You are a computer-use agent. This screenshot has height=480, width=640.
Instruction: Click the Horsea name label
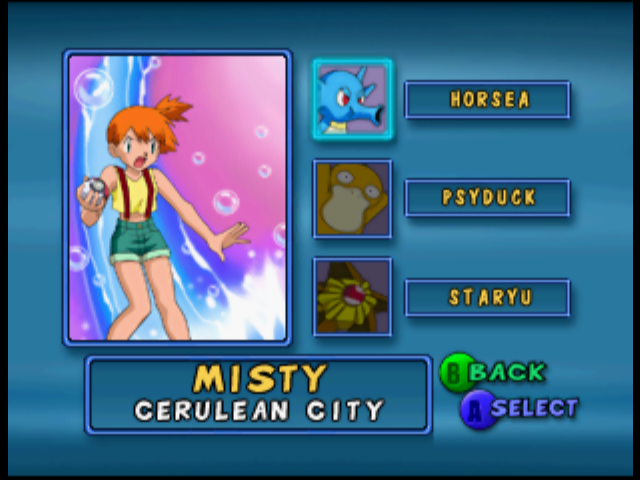click(x=487, y=100)
